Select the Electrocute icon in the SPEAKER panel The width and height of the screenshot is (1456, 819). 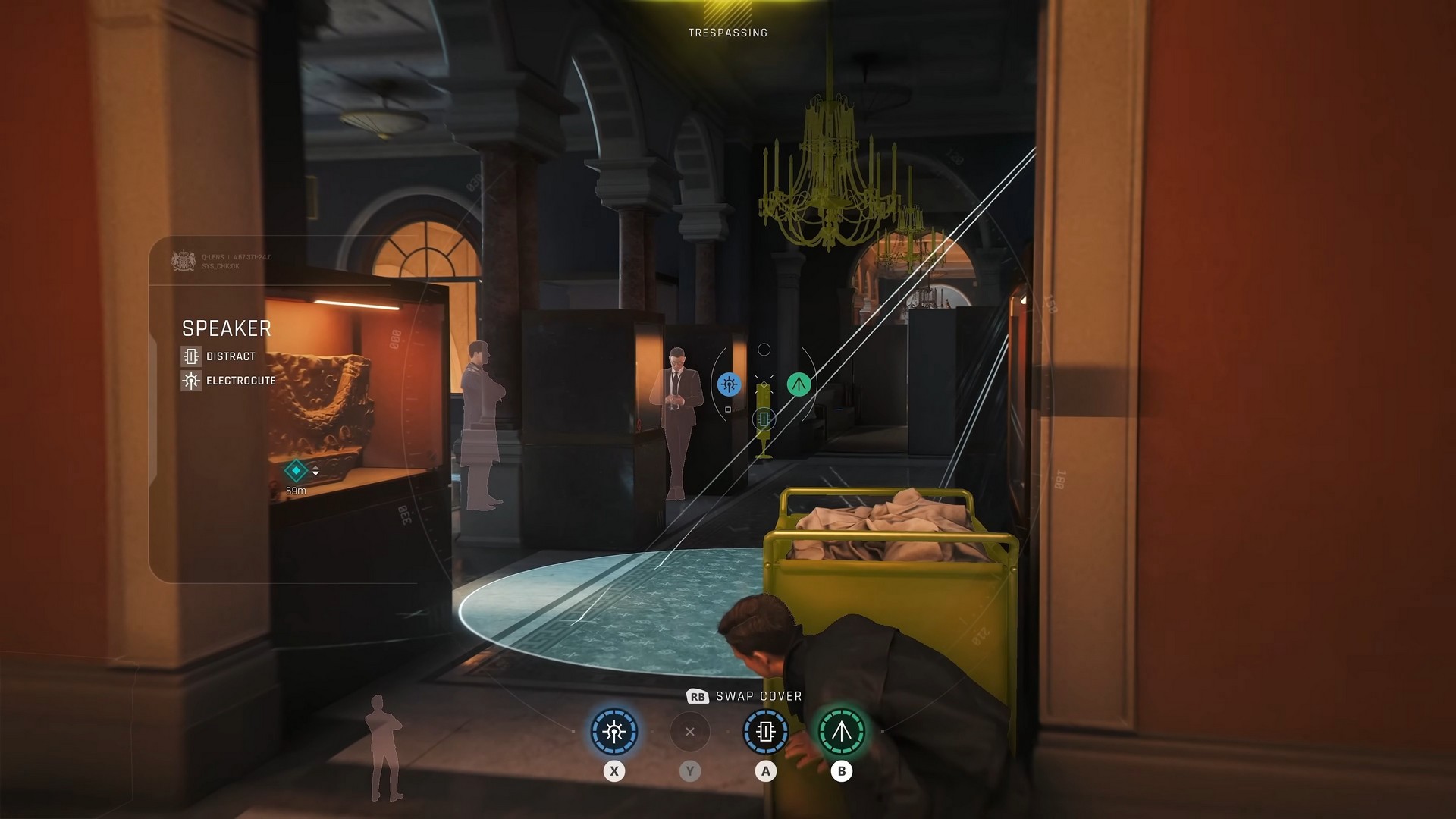pyautogui.click(x=191, y=381)
